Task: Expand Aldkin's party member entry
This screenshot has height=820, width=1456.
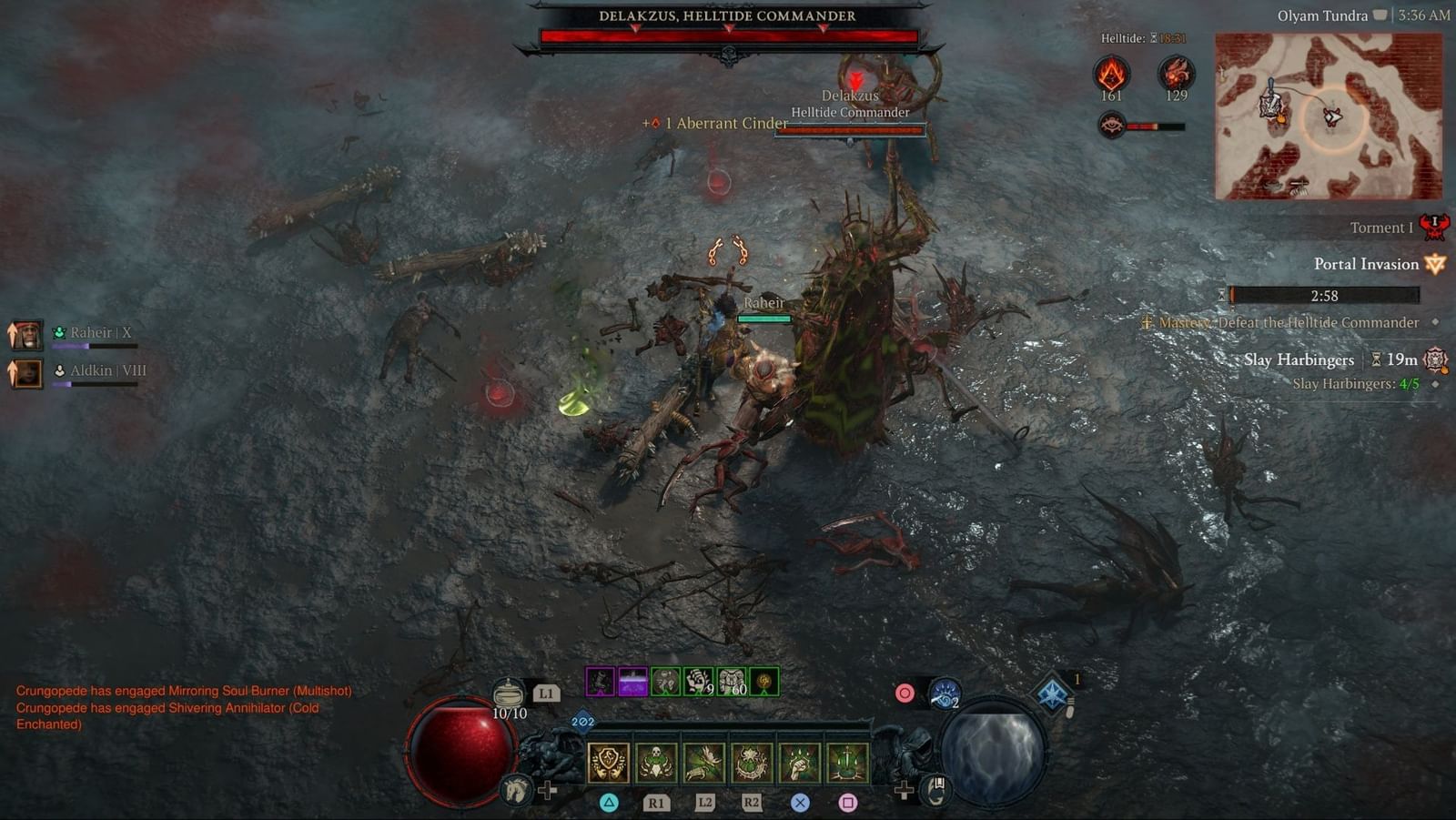Action: (x=25, y=371)
